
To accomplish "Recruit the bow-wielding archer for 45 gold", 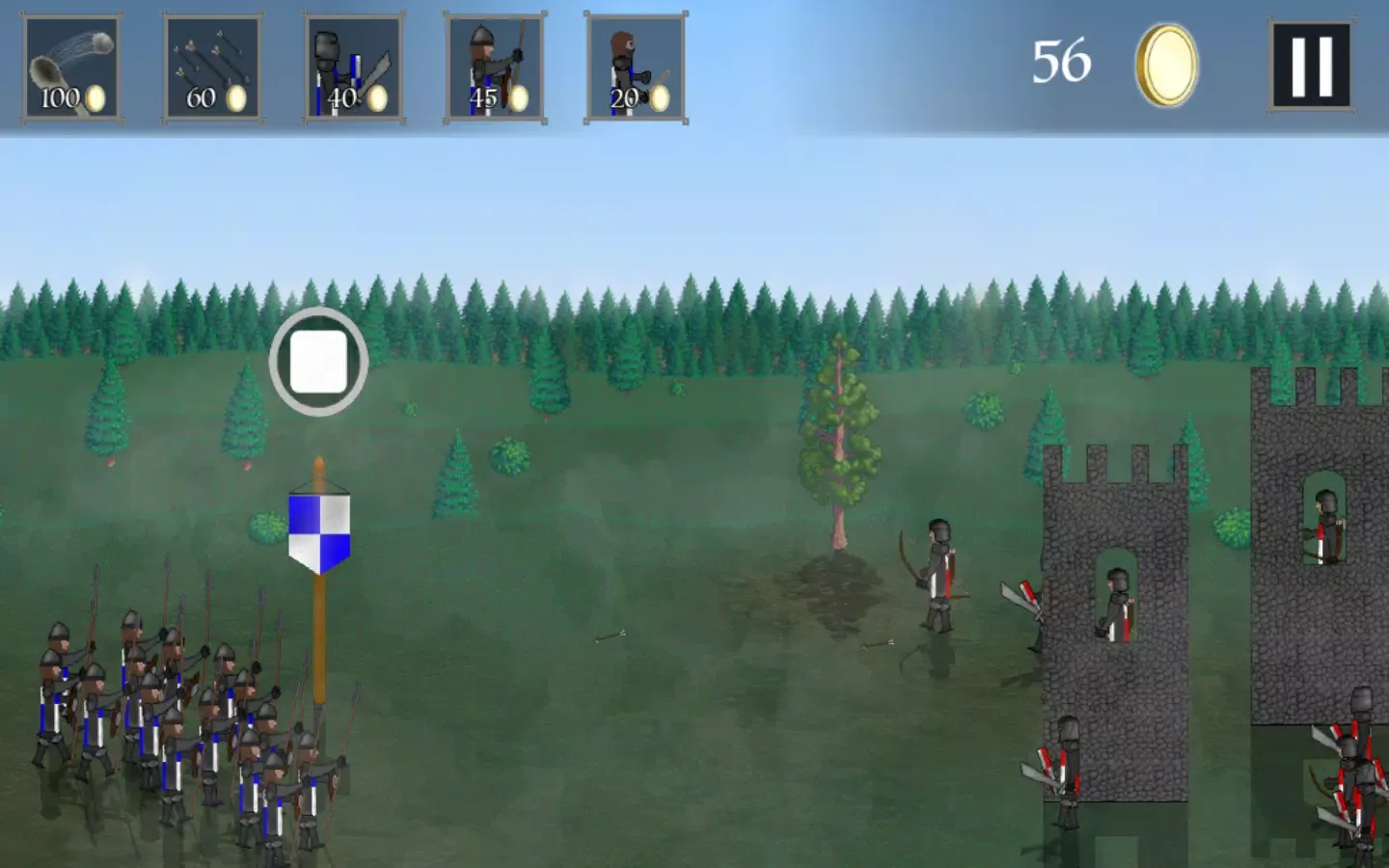I will click(x=493, y=65).
